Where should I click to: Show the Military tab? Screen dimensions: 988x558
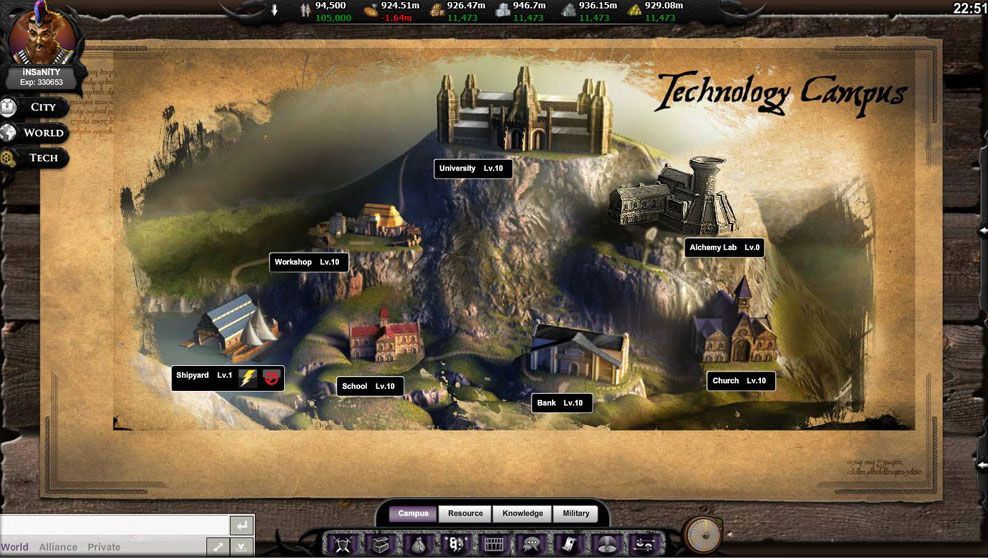coord(576,514)
